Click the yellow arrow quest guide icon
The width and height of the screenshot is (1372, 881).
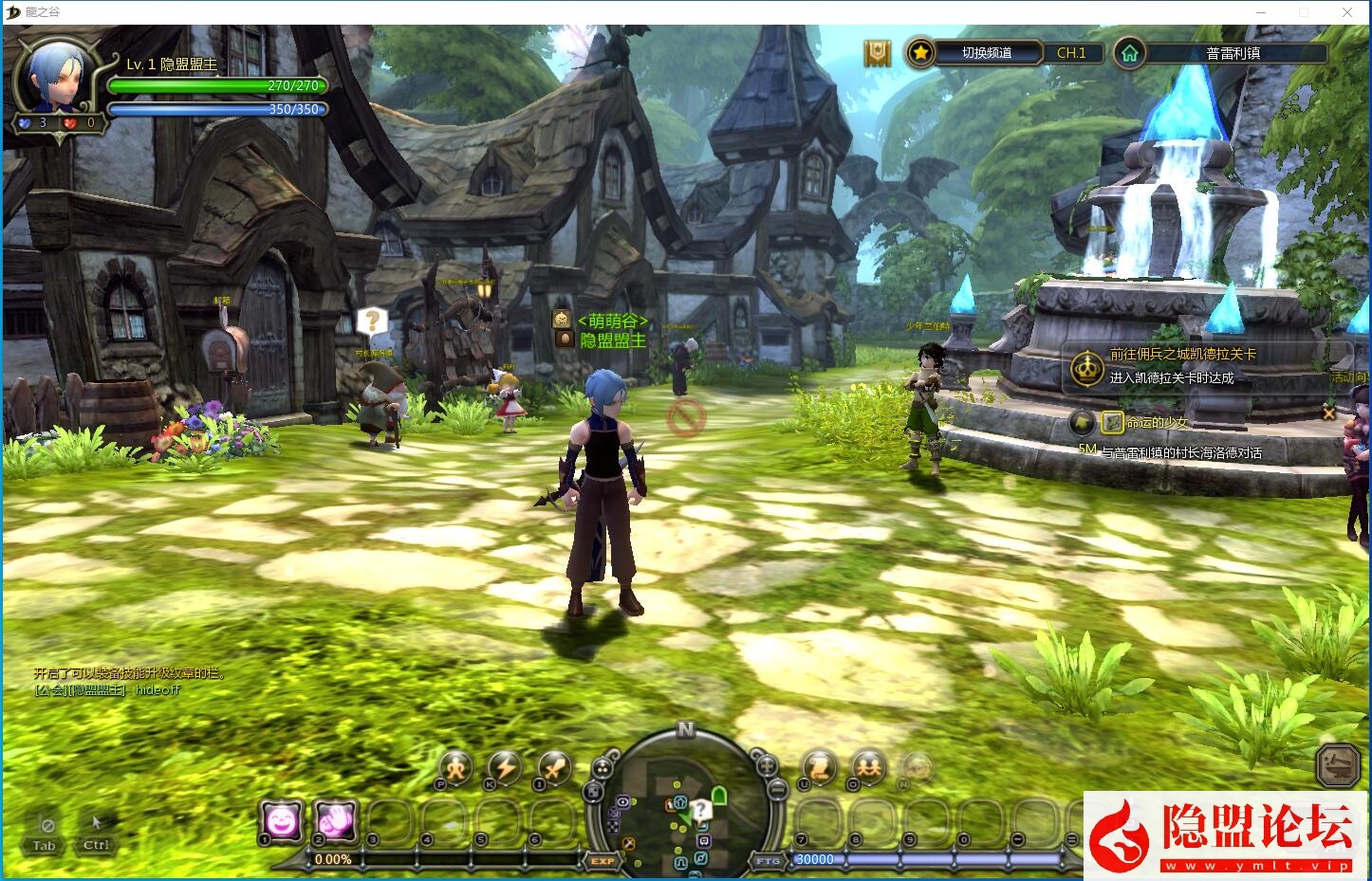pos(1082,422)
